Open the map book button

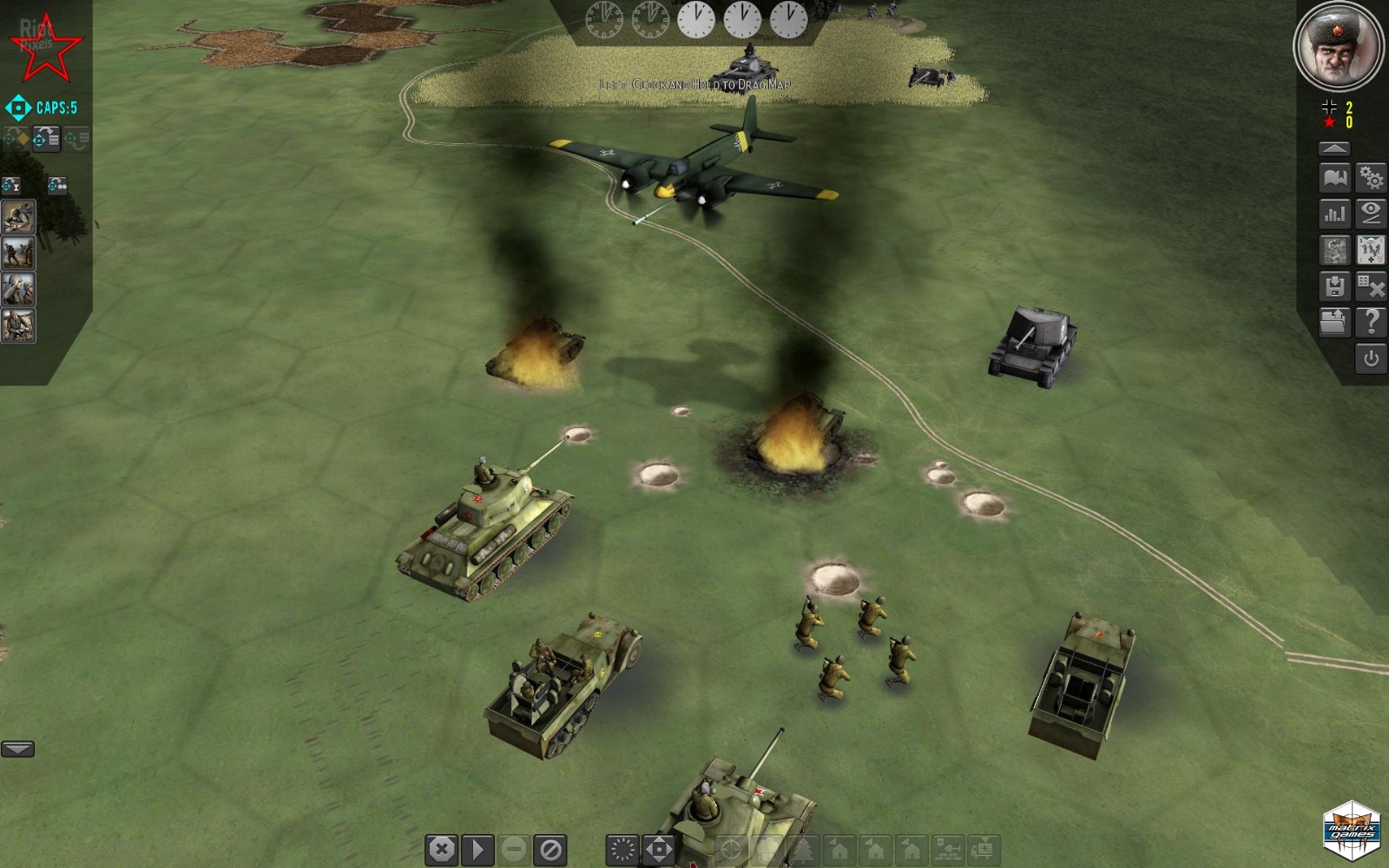tap(1334, 179)
